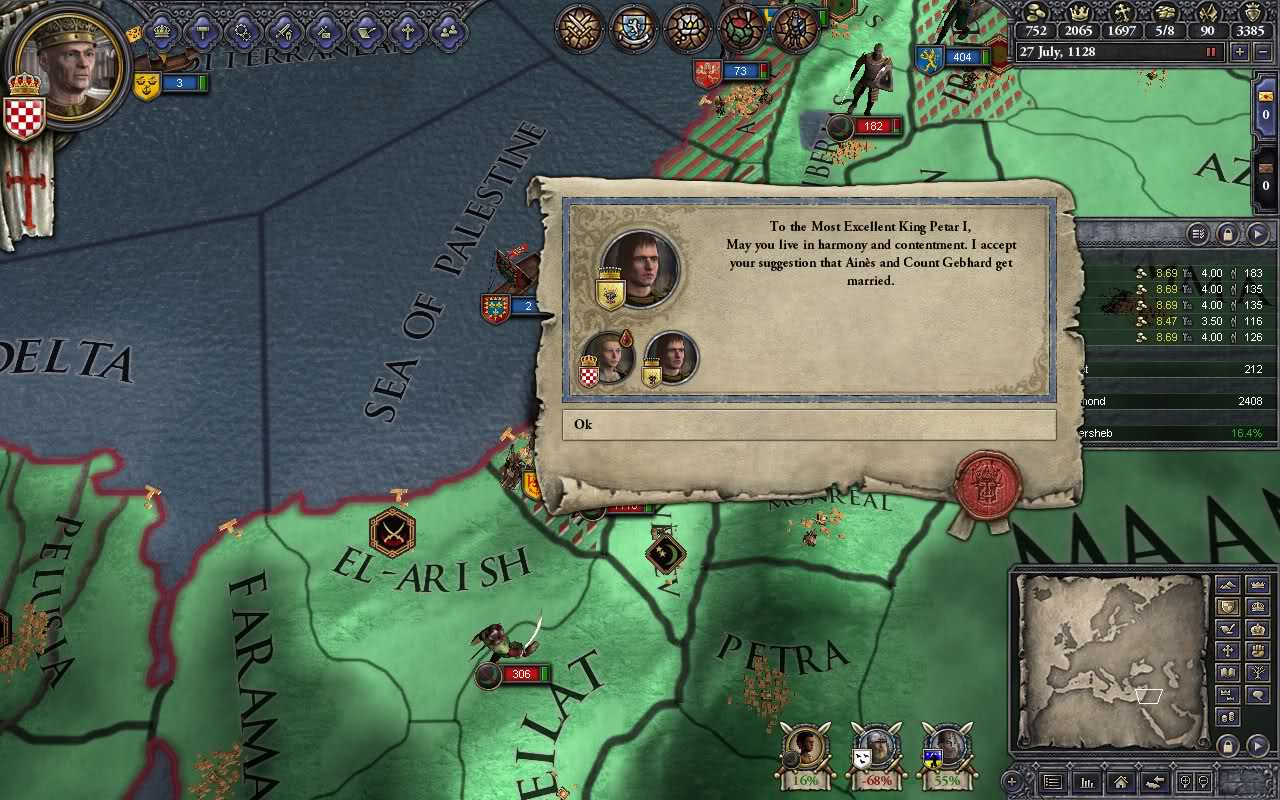This screenshot has height=800, width=1280.
Task: Open the ledger bar chart button
Action: (1087, 782)
